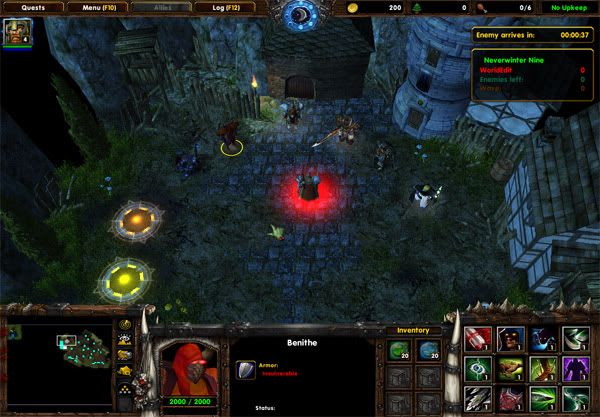Activate the blue hooded spirit ability
600x417 pixels.
point(541,340)
